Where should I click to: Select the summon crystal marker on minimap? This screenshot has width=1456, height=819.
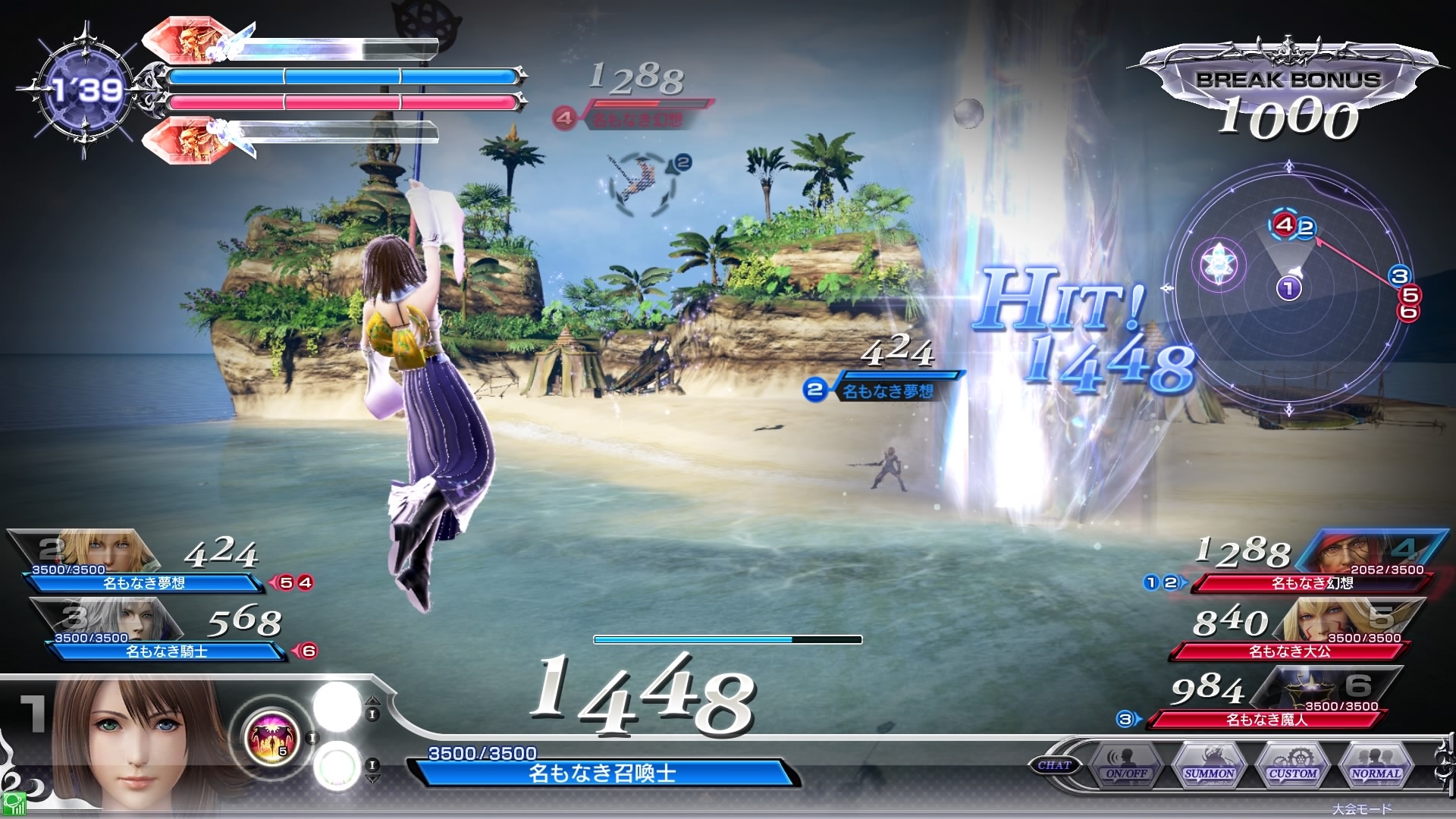1219,265
